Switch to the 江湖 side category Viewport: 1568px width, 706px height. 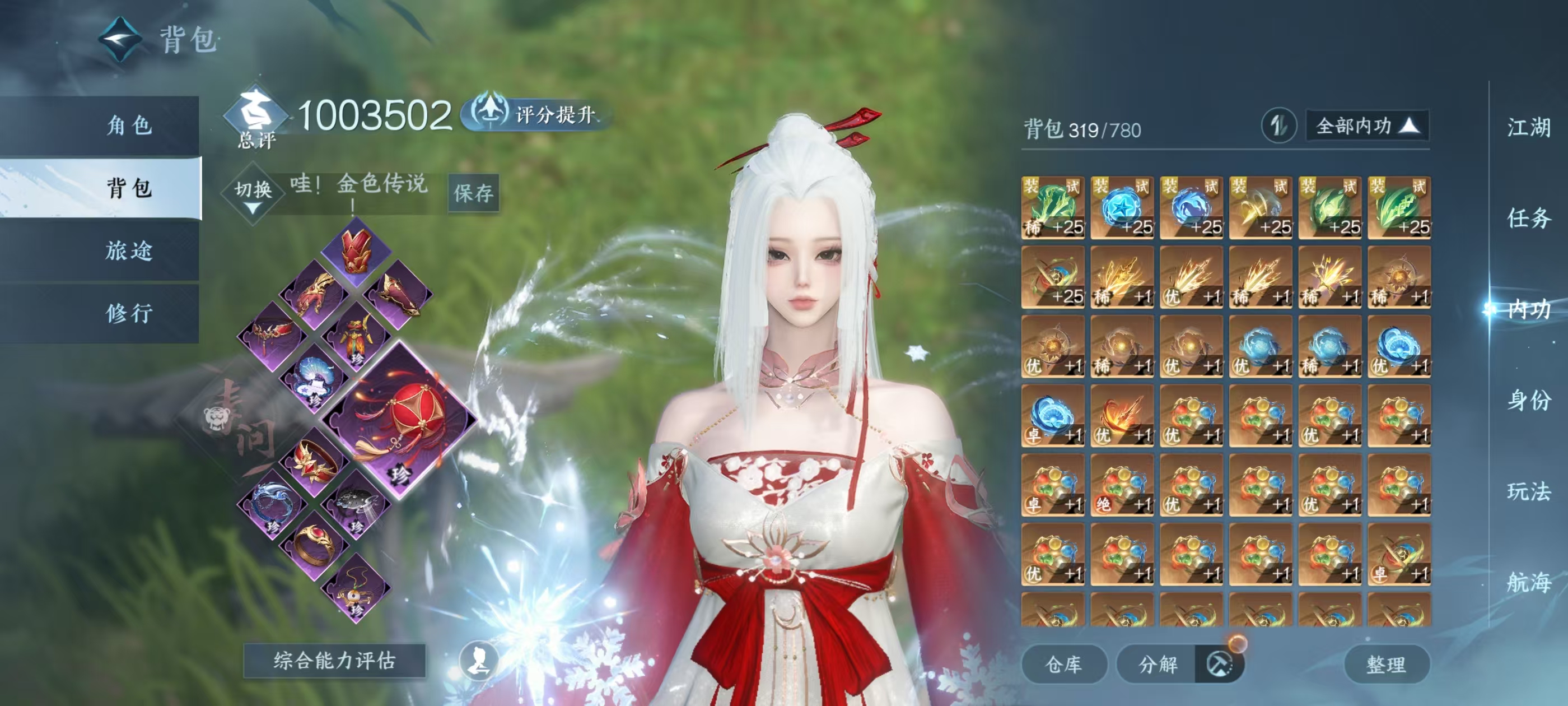1528,128
